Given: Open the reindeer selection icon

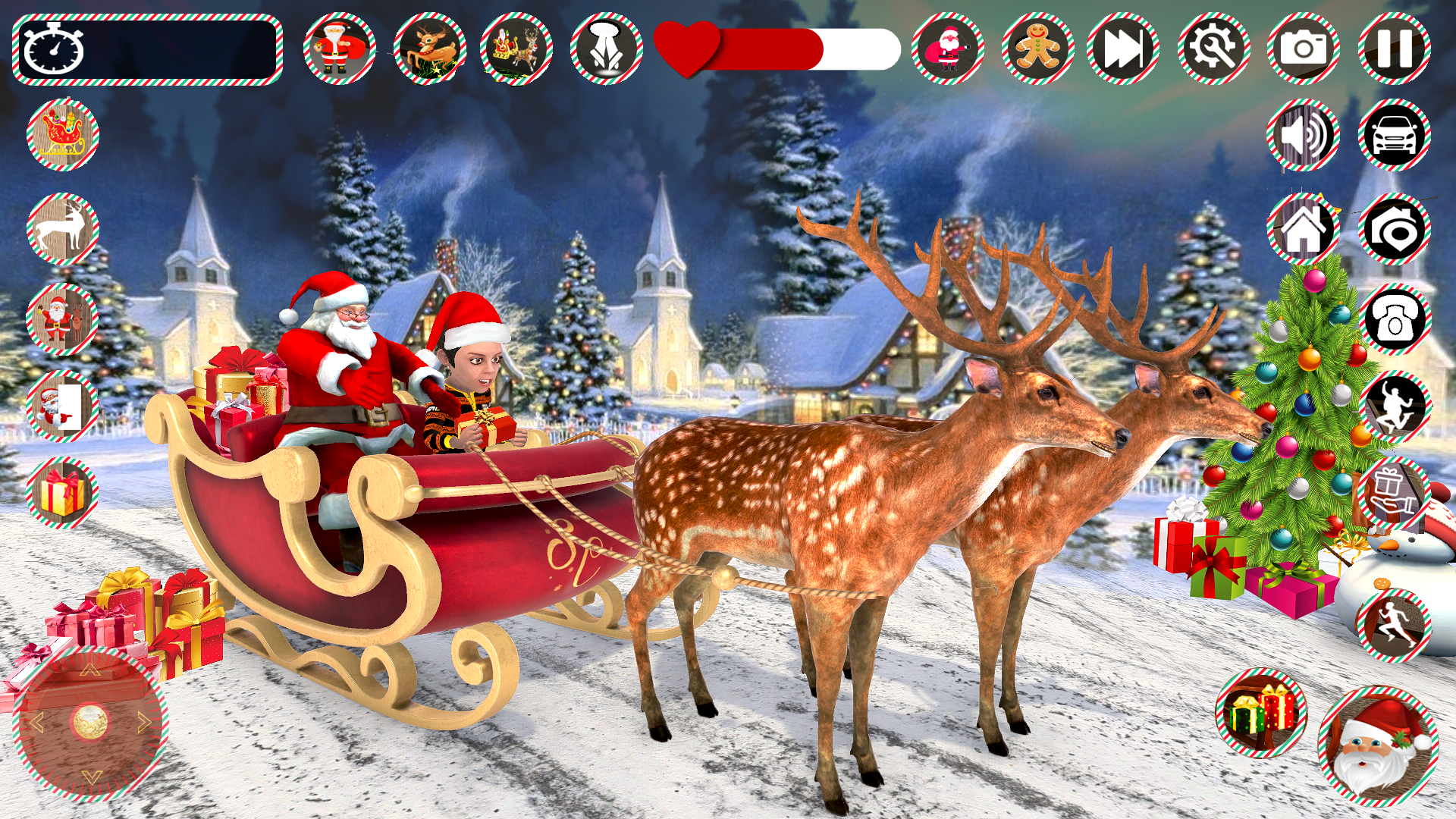Looking at the screenshot, I should pyautogui.click(x=428, y=49).
